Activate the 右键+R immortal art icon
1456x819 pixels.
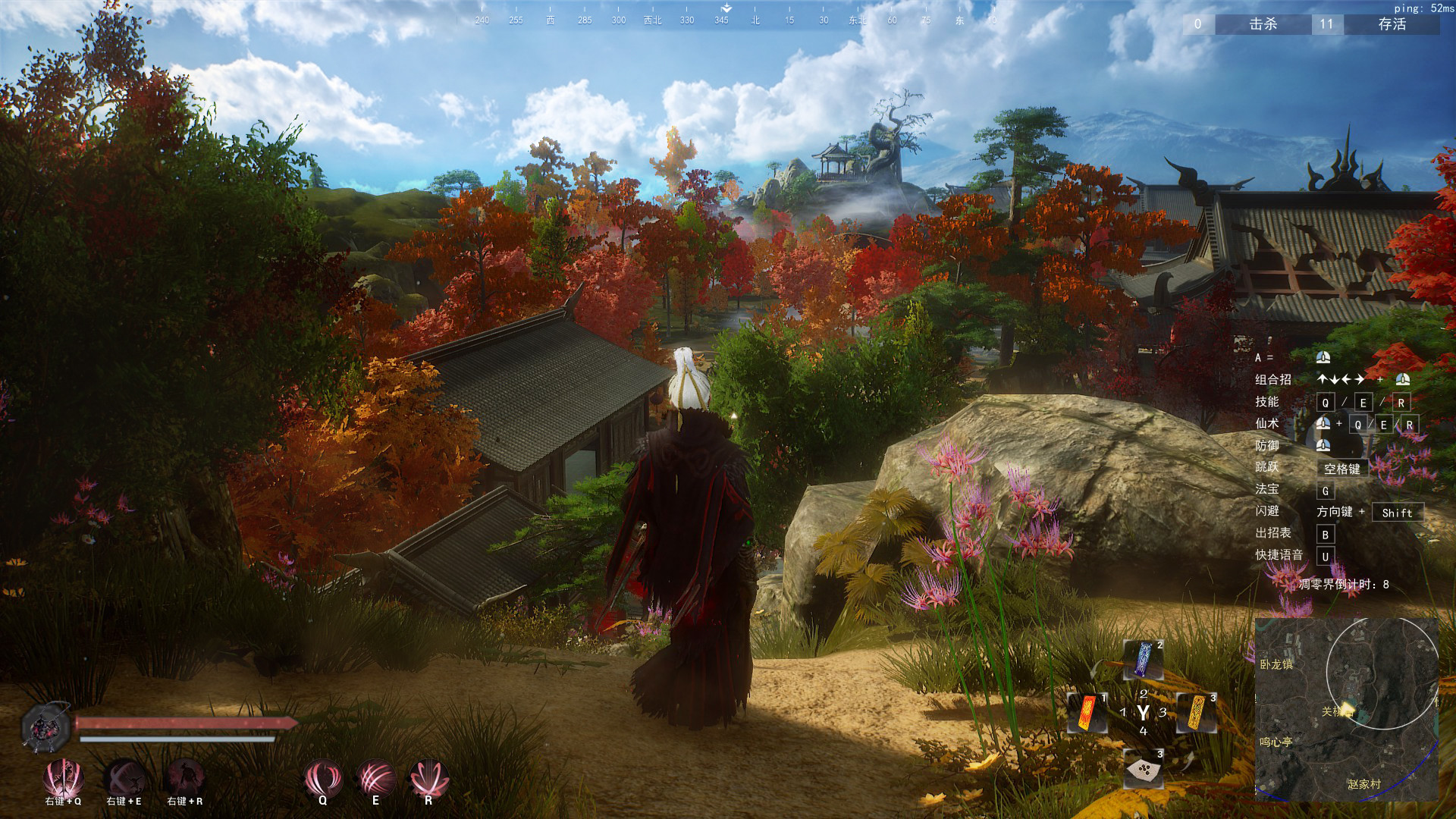(184, 777)
